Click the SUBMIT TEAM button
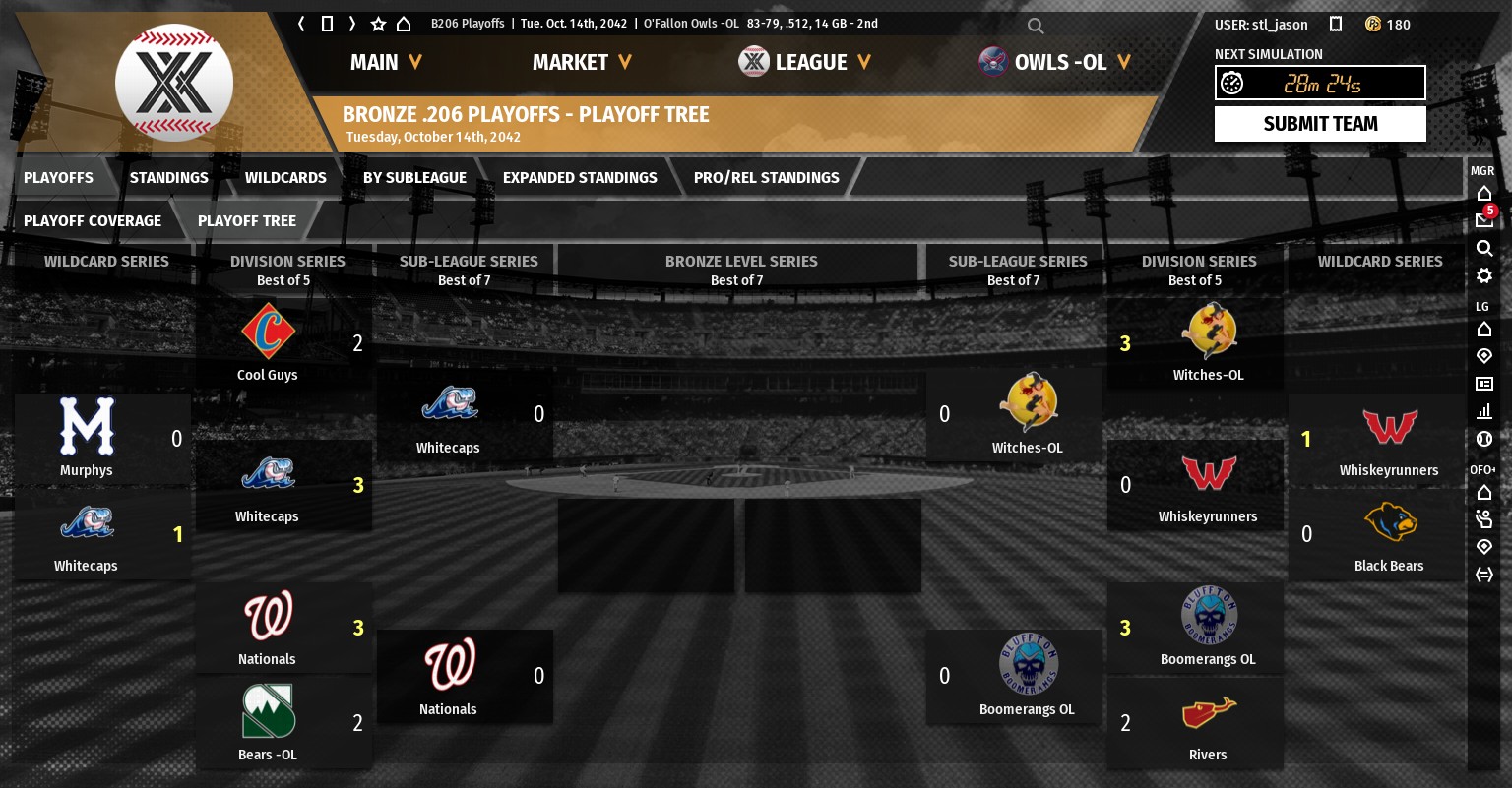Screen dimensions: 1512x788 tap(1319, 124)
